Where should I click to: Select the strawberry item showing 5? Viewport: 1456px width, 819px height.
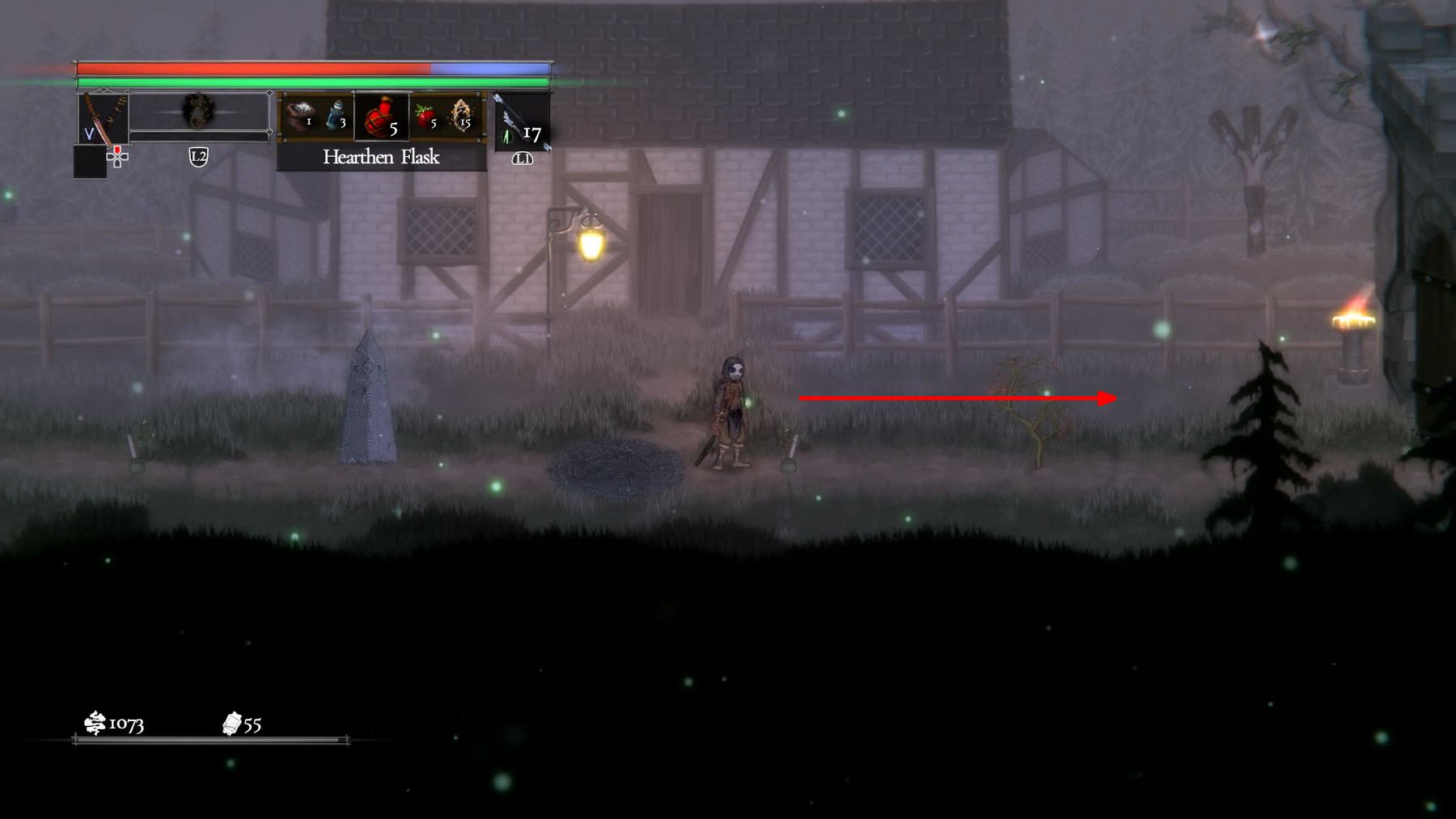click(x=424, y=114)
